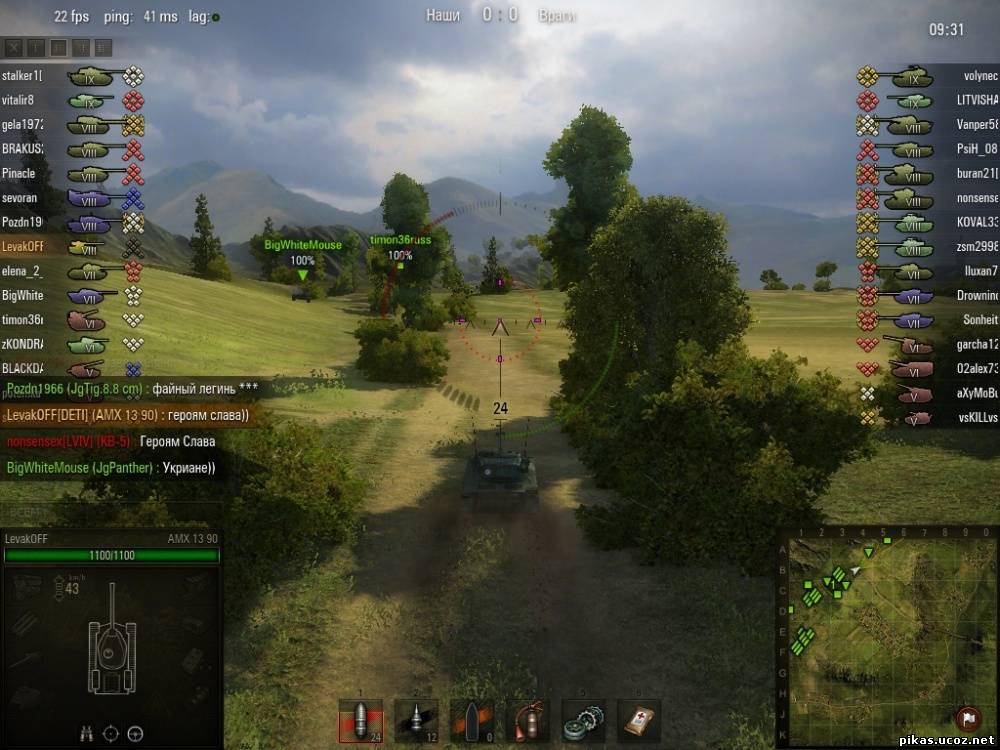Select the empty third shell slot
1000x750 pixels.
coord(471,720)
